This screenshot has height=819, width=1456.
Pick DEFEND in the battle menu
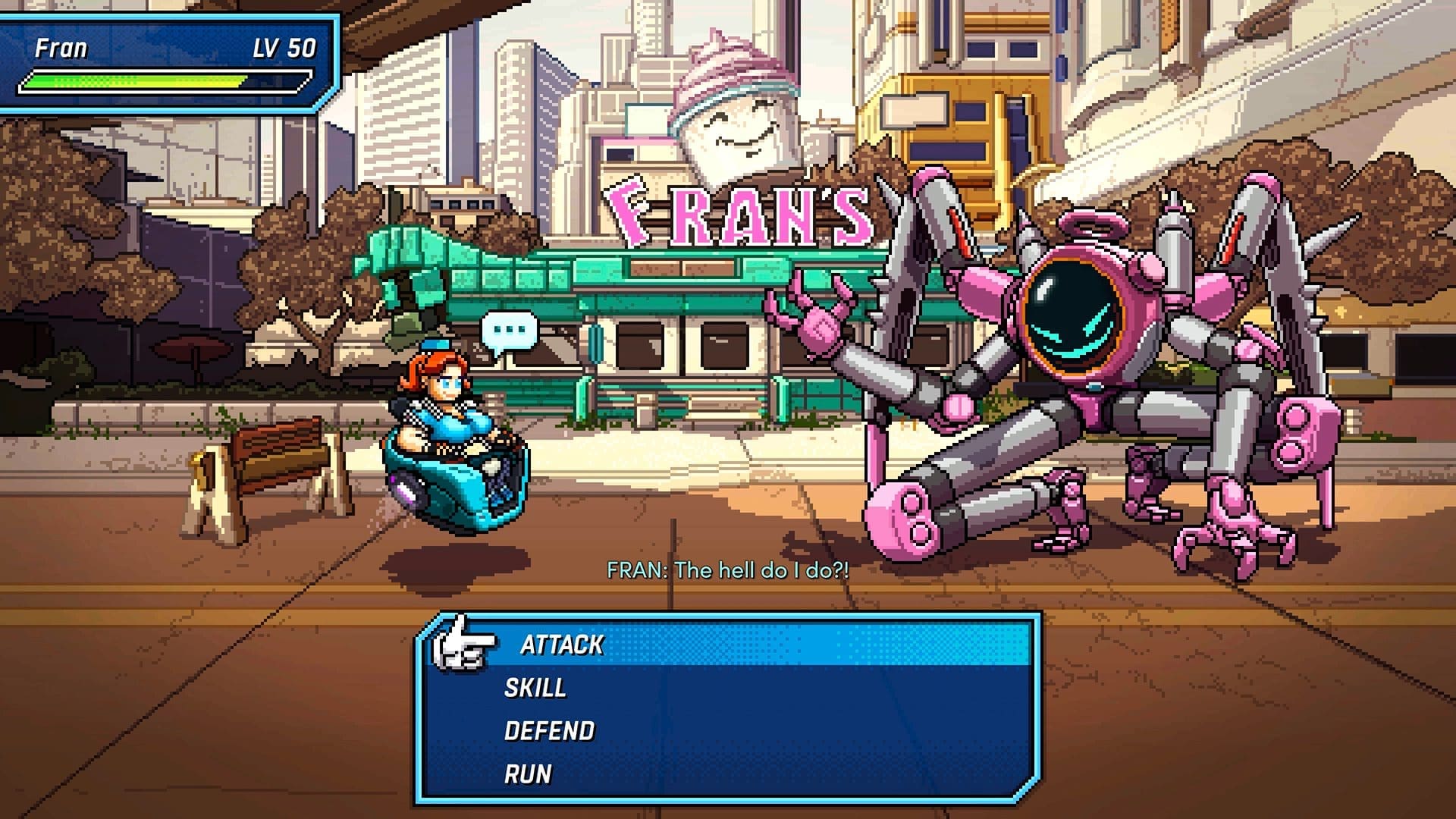550,731
